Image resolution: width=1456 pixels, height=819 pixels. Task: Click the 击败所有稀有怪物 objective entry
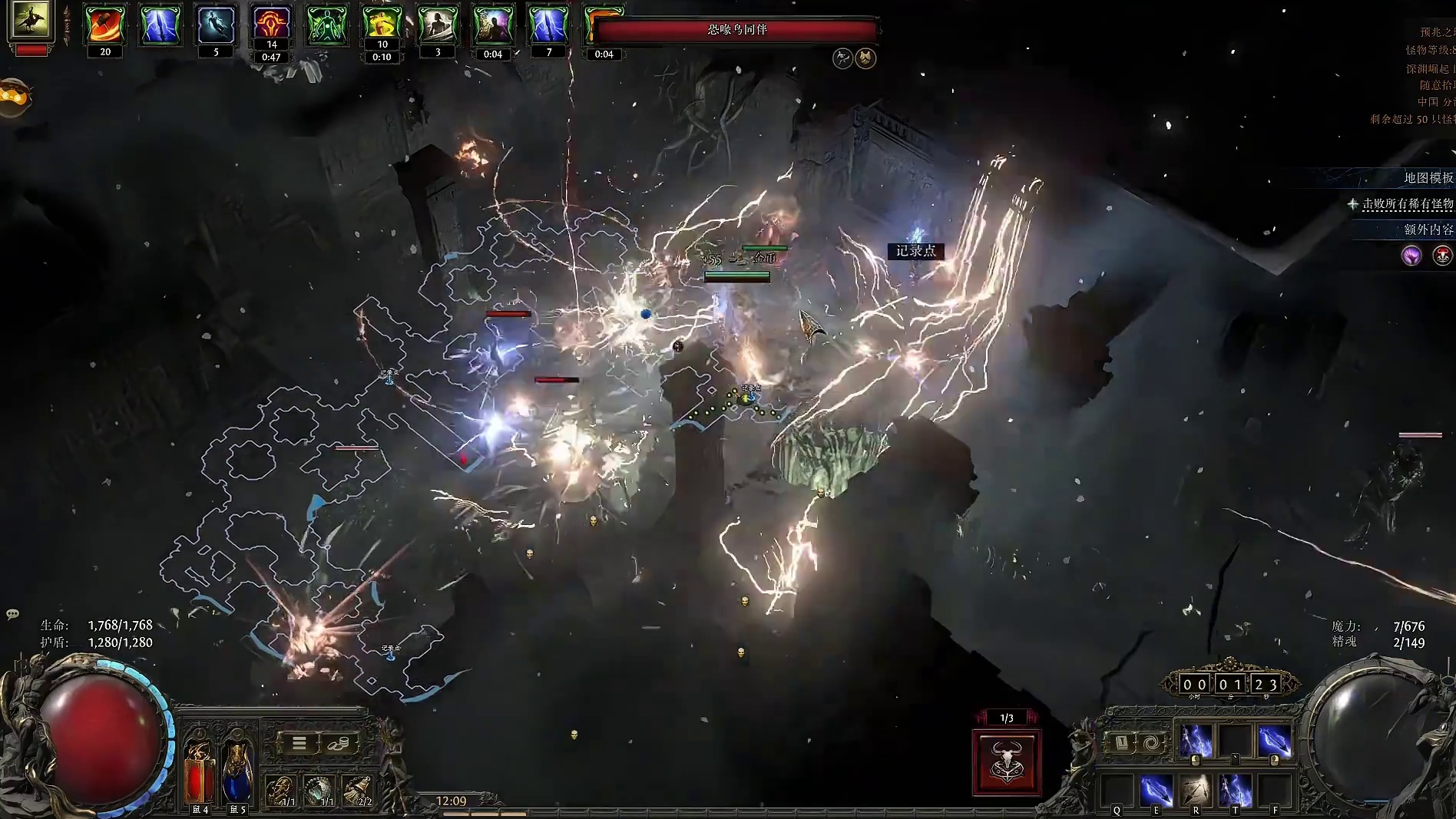coord(1407,203)
